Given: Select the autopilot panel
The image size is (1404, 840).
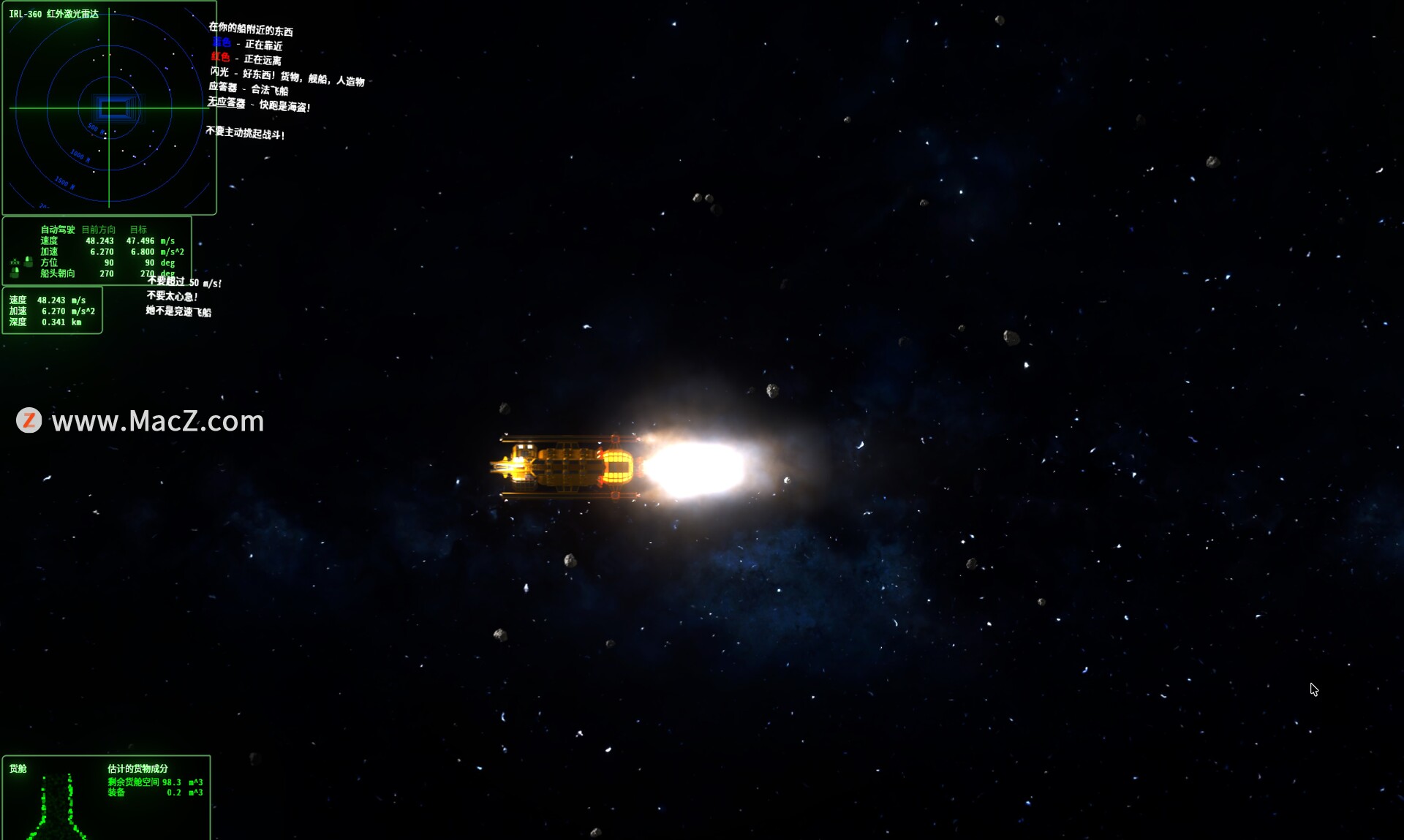Looking at the screenshot, I should point(97,251).
